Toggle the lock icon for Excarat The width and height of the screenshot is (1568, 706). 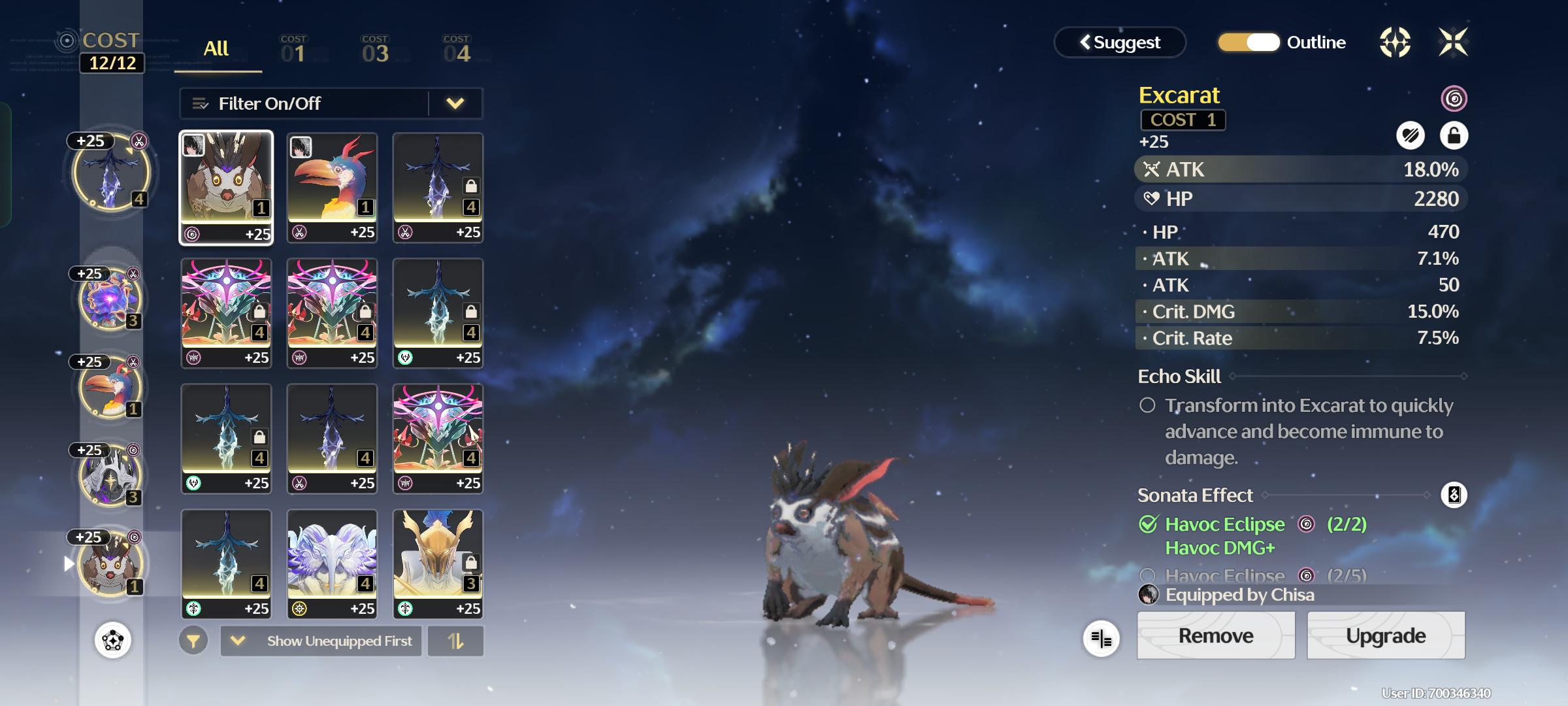click(x=1454, y=136)
